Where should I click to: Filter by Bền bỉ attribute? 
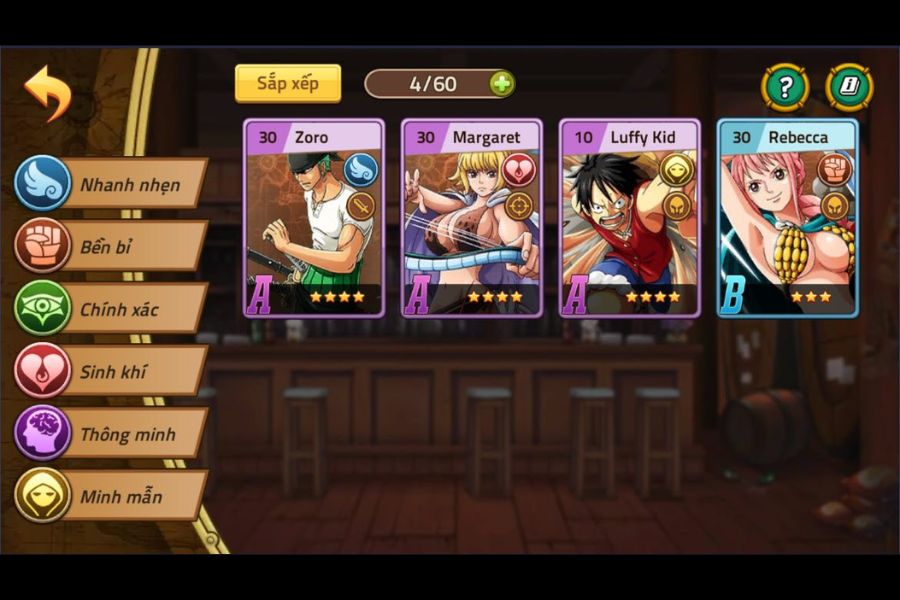[x=112, y=246]
